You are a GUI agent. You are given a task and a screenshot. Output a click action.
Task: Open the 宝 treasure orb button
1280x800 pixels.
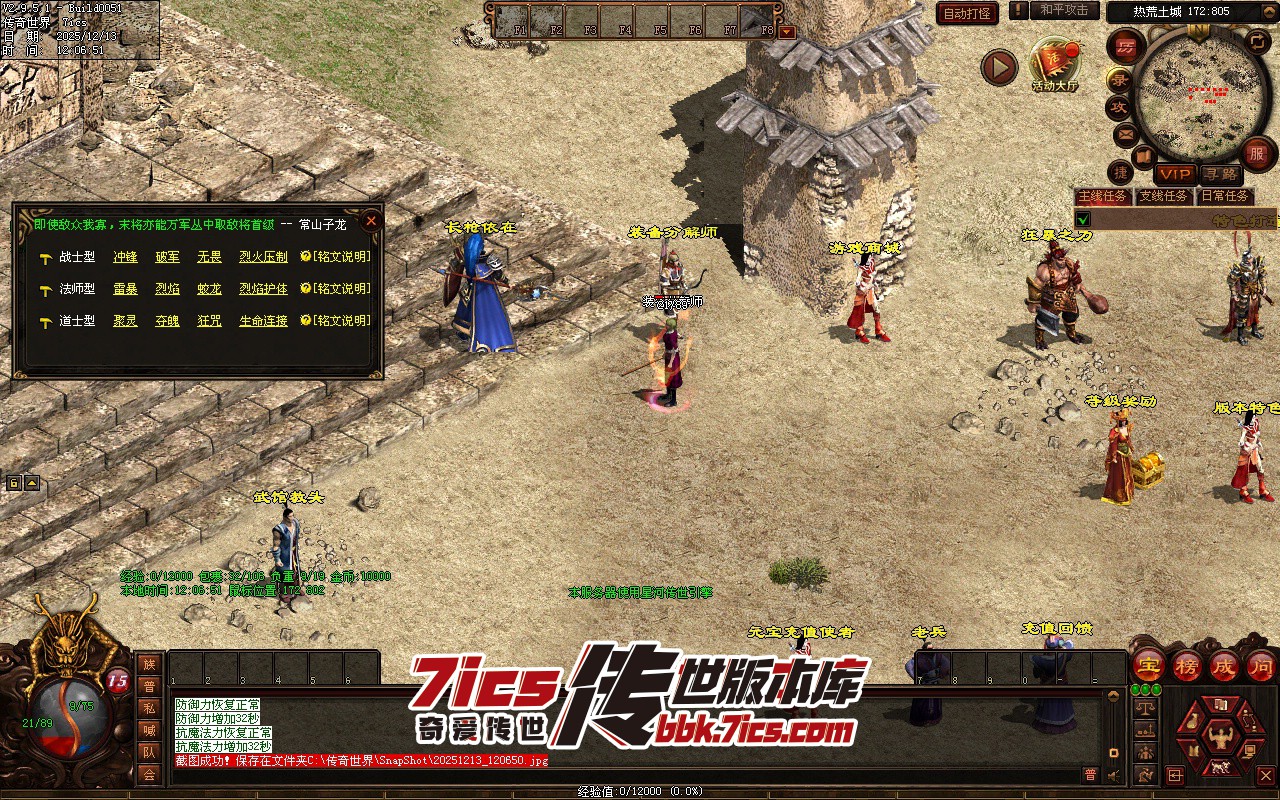point(1148,665)
